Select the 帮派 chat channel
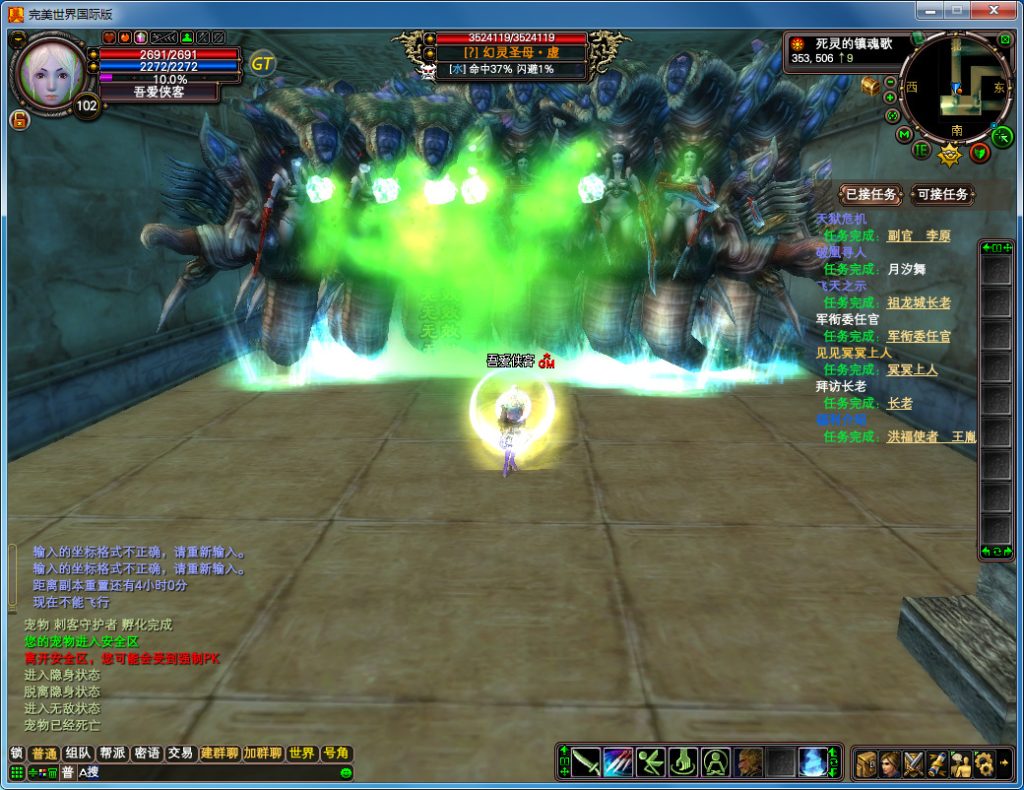The image size is (1024, 790). 112,753
